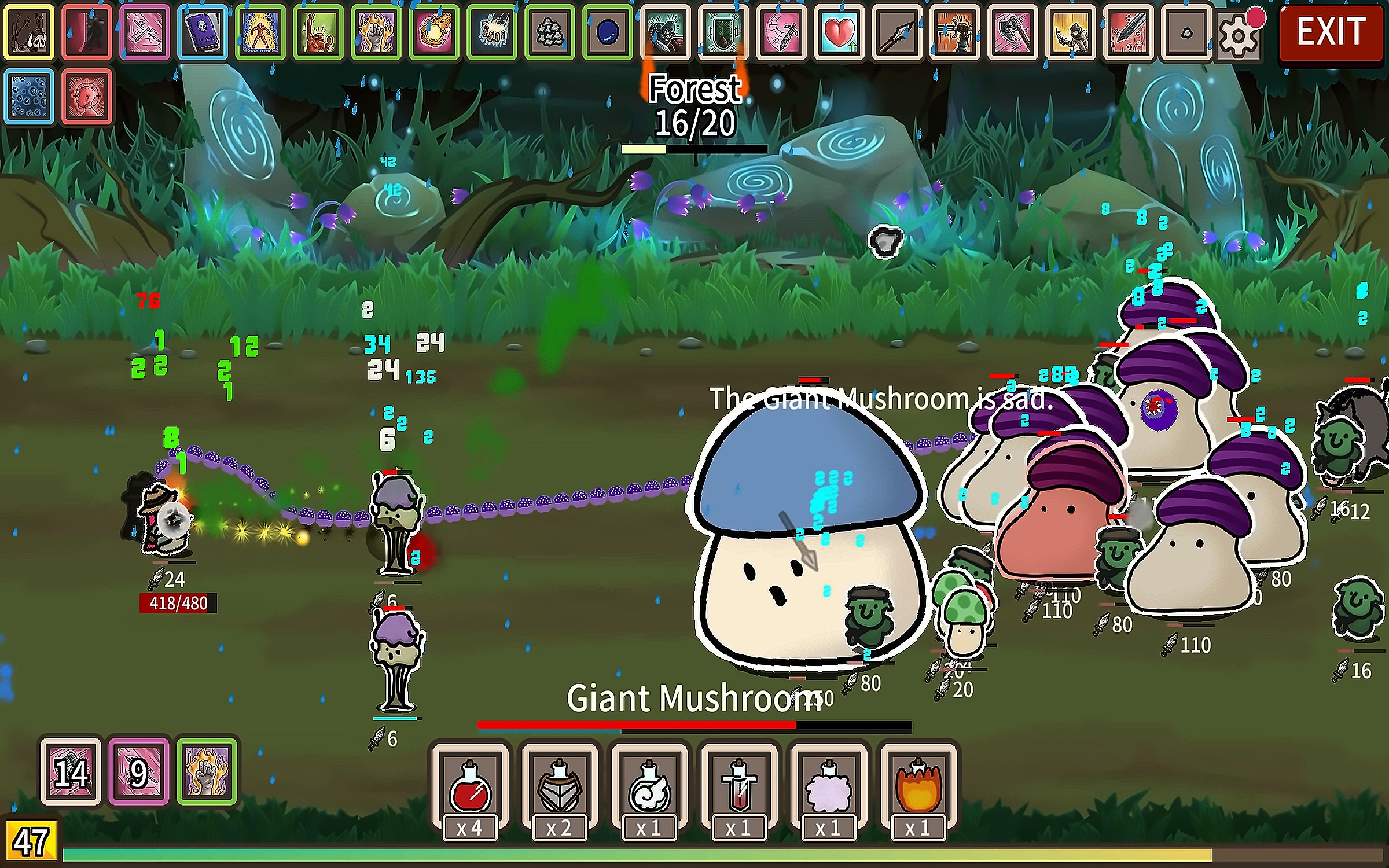
Task: Click the green shield icon
Action: [x=723, y=32]
